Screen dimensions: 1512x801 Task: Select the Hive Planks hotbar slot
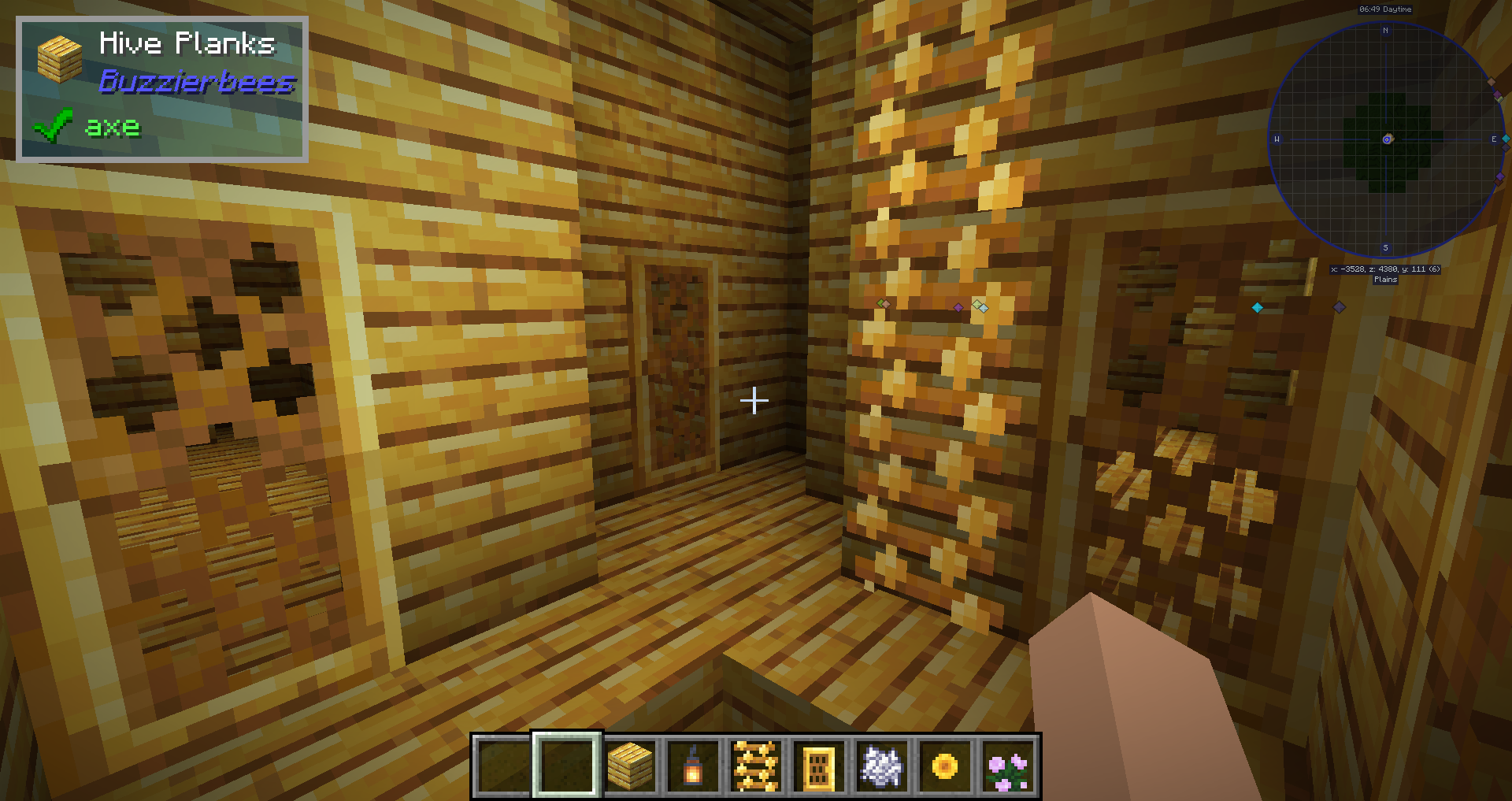(630, 766)
